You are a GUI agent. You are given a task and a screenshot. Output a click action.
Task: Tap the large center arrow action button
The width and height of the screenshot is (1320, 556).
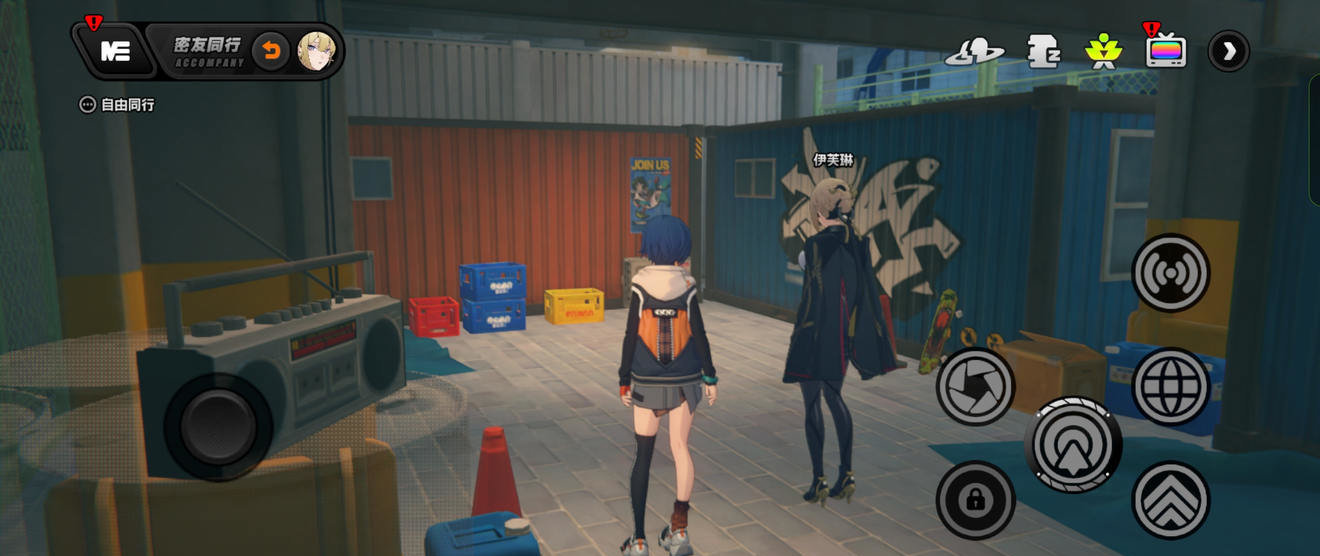tap(1073, 444)
